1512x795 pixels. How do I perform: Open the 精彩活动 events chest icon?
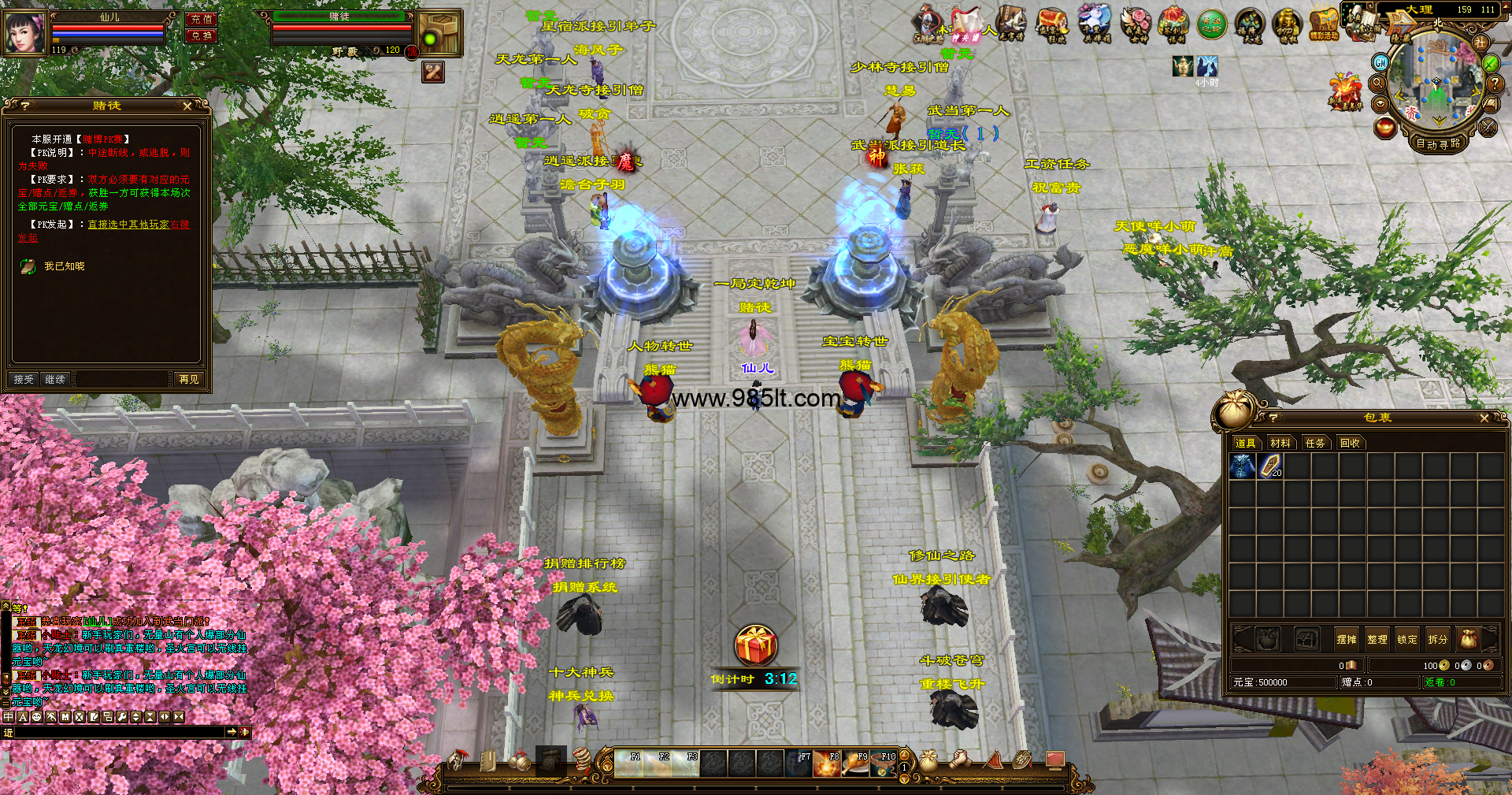pos(1324,23)
